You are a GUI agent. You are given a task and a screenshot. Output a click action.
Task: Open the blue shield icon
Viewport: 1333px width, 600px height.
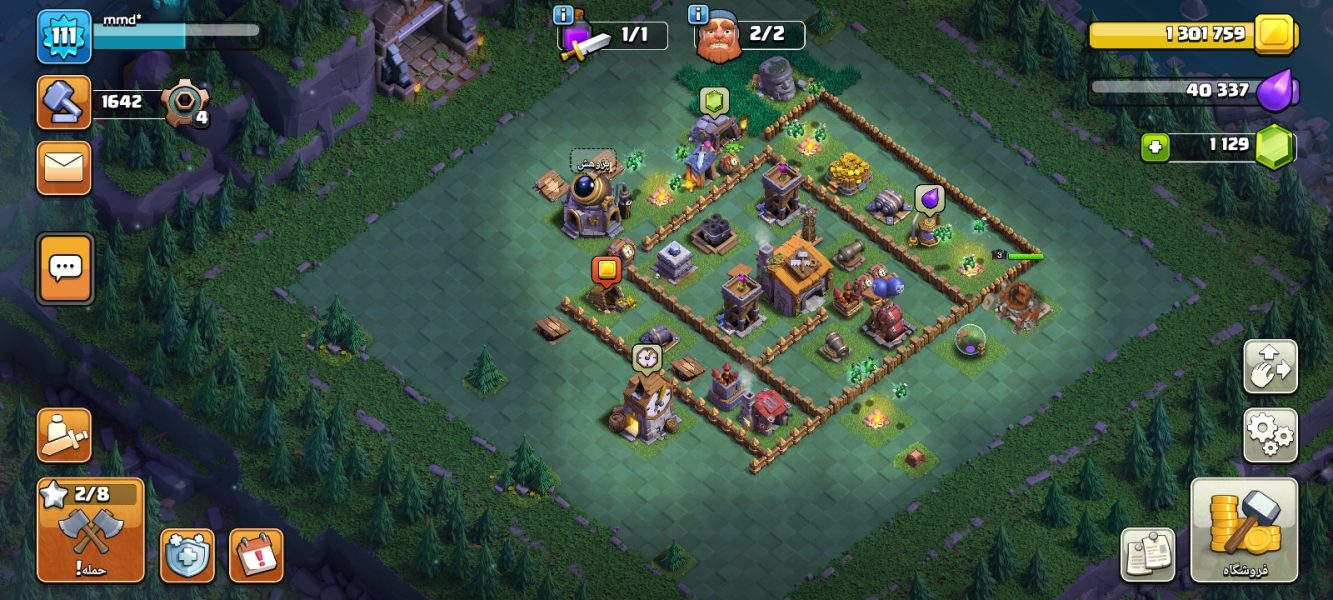tap(187, 555)
